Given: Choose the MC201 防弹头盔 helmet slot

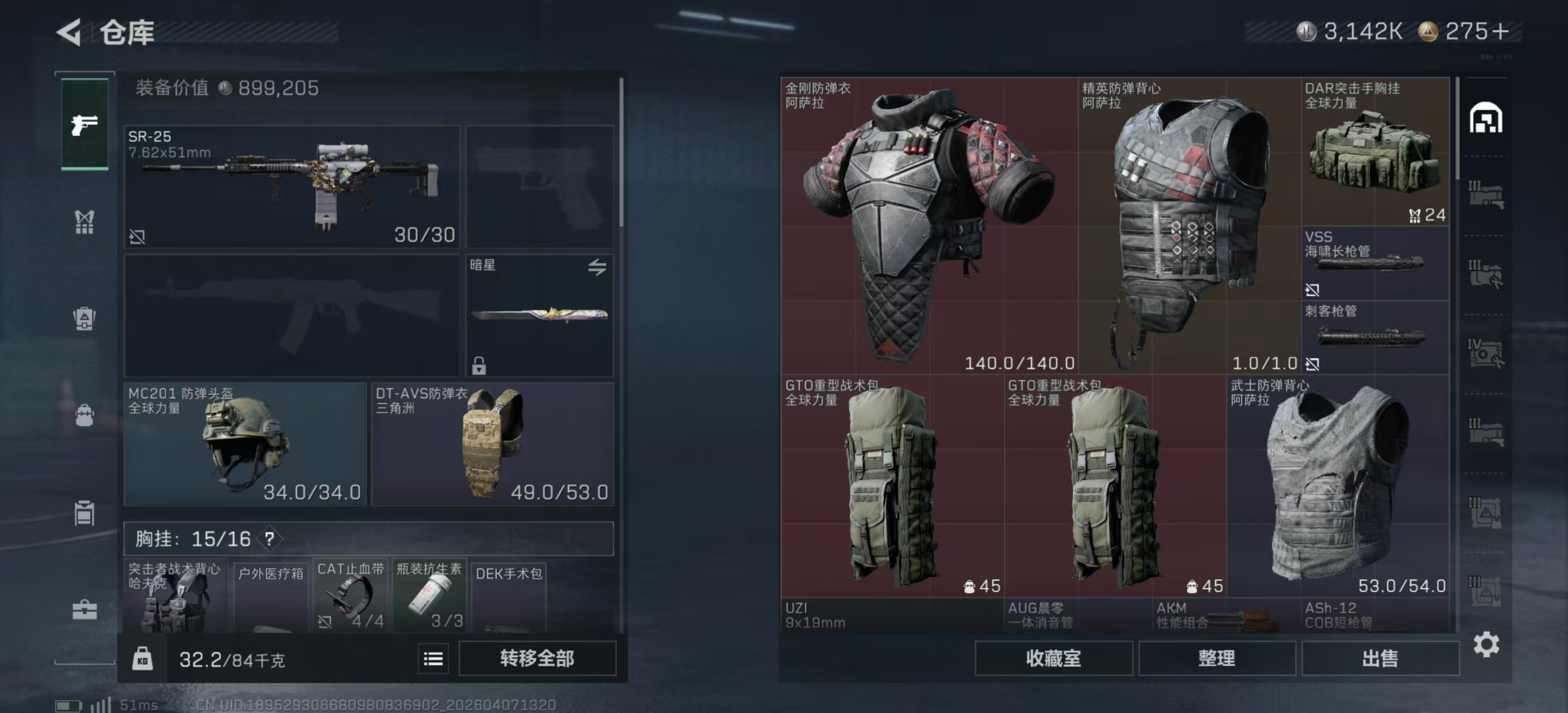Looking at the screenshot, I should (x=244, y=444).
